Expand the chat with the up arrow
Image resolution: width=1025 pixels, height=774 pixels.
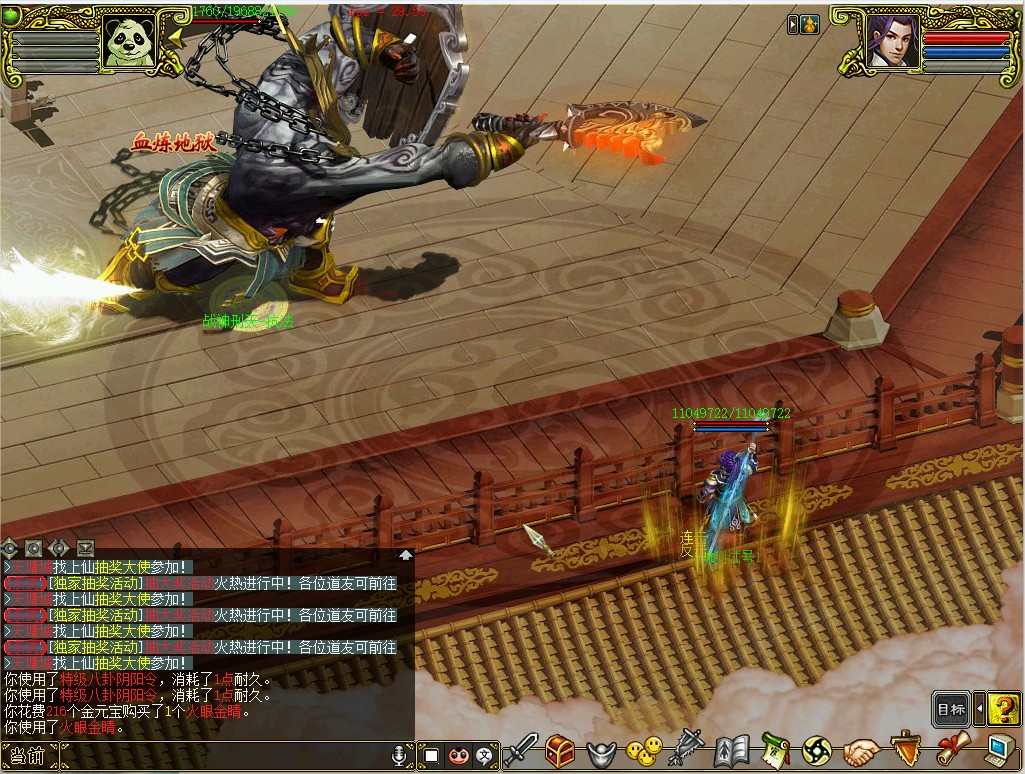[x=406, y=554]
